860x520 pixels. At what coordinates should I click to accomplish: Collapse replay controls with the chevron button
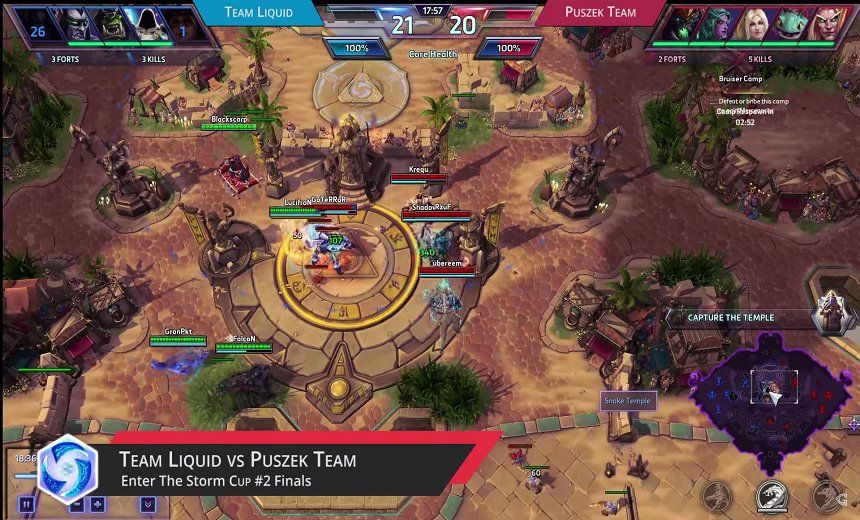[148, 505]
